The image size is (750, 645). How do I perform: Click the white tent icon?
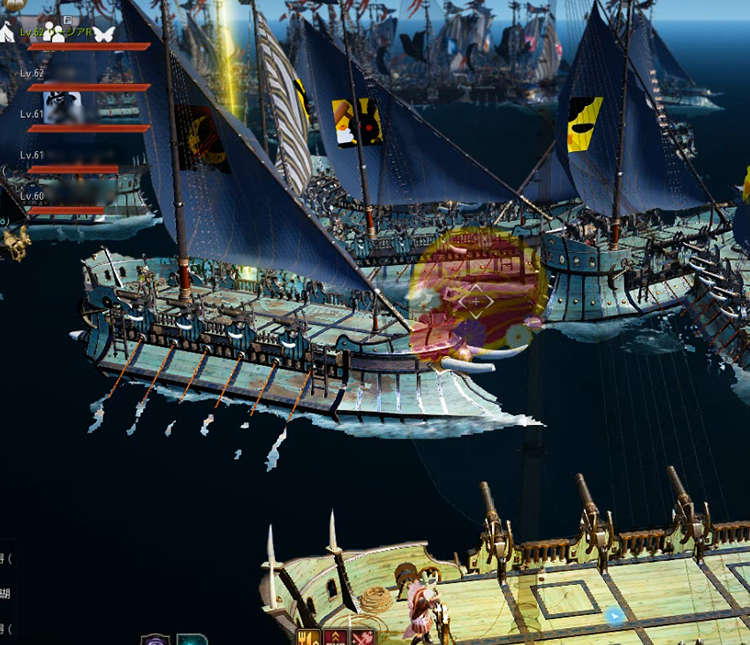coord(7,33)
